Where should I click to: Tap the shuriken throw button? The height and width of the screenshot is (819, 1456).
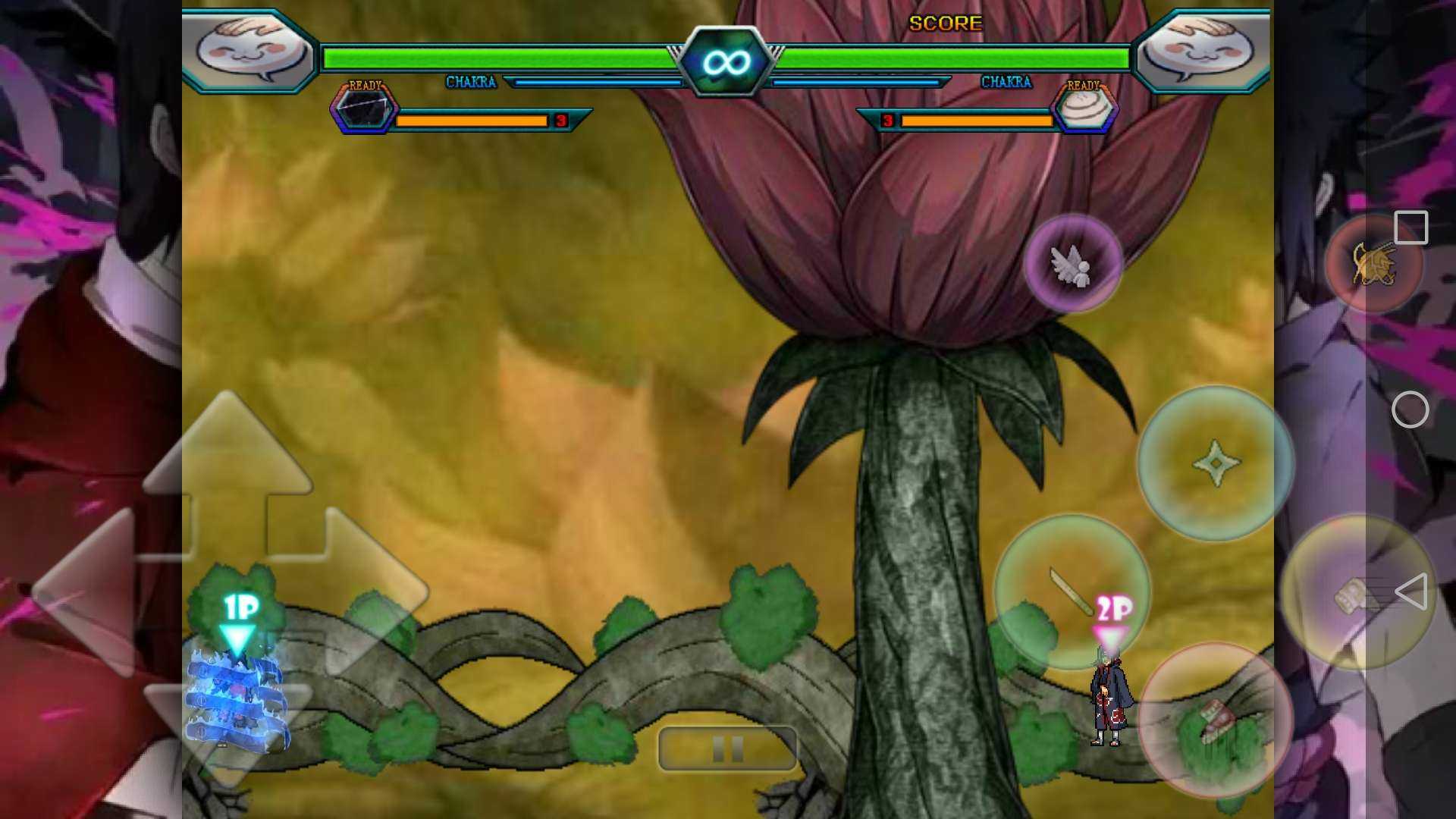1216,463
